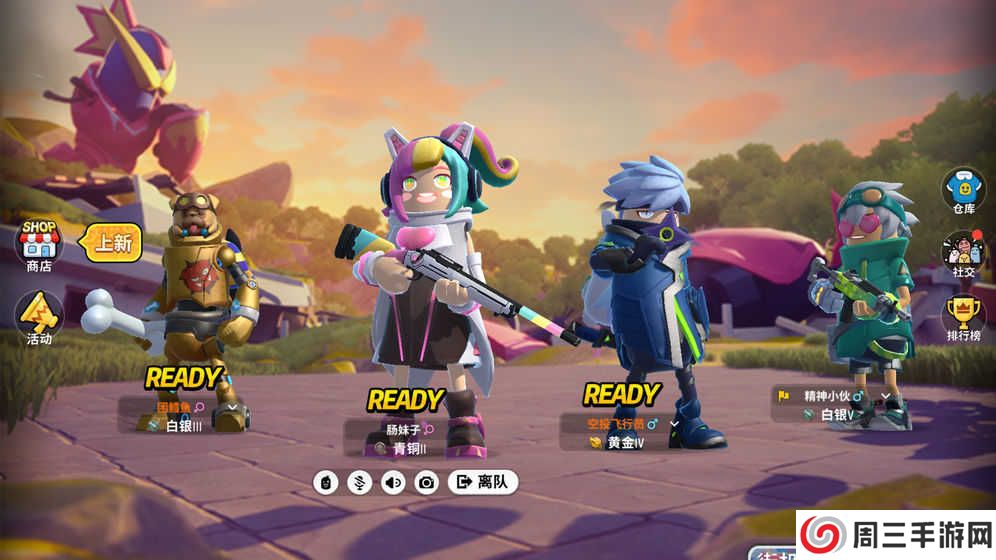Click the 上新 new arrivals tag
Viewport: 996px width, 560px height.
pos(110,241)
